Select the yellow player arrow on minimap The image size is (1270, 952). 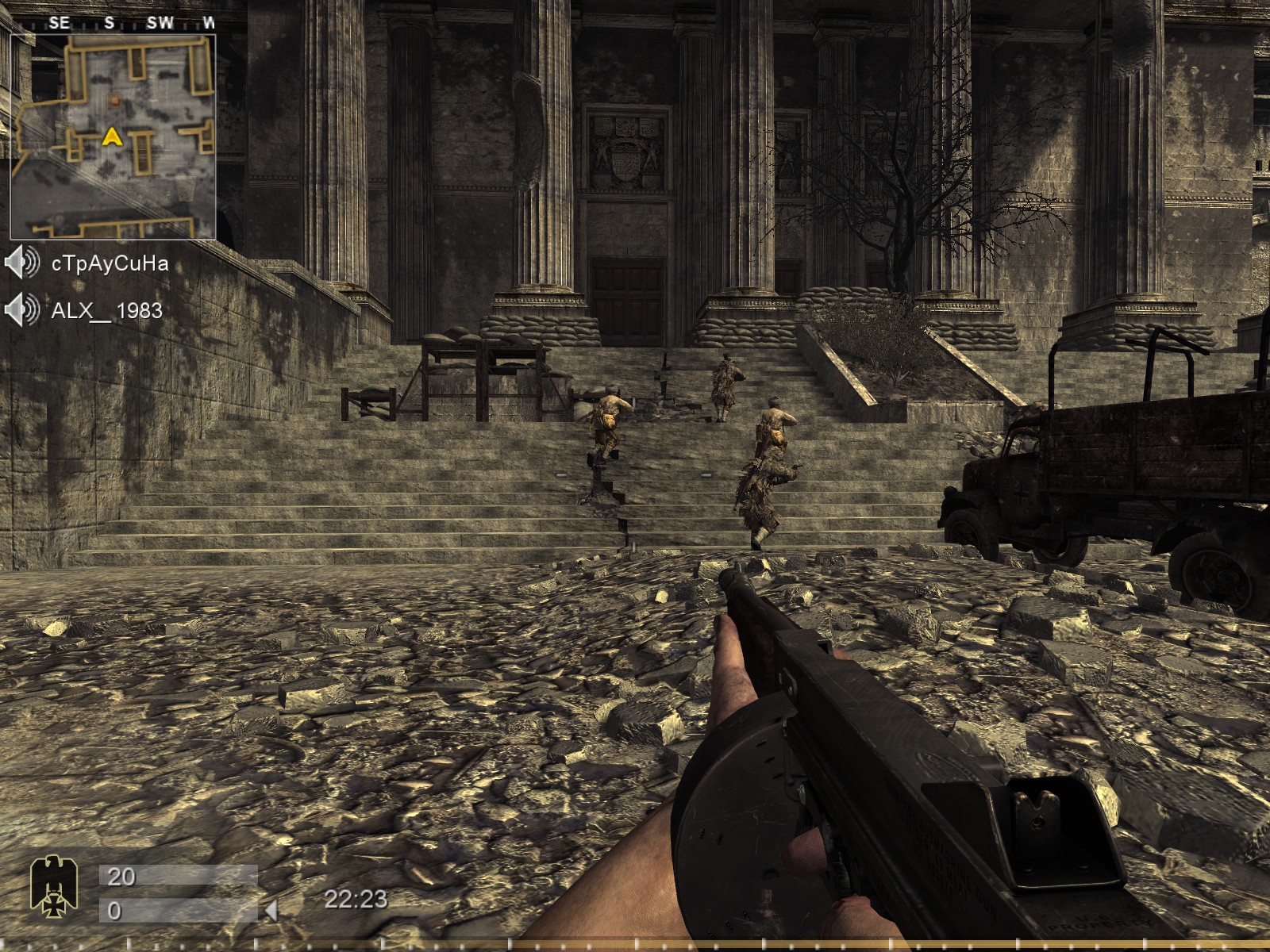tap(111, 137)
